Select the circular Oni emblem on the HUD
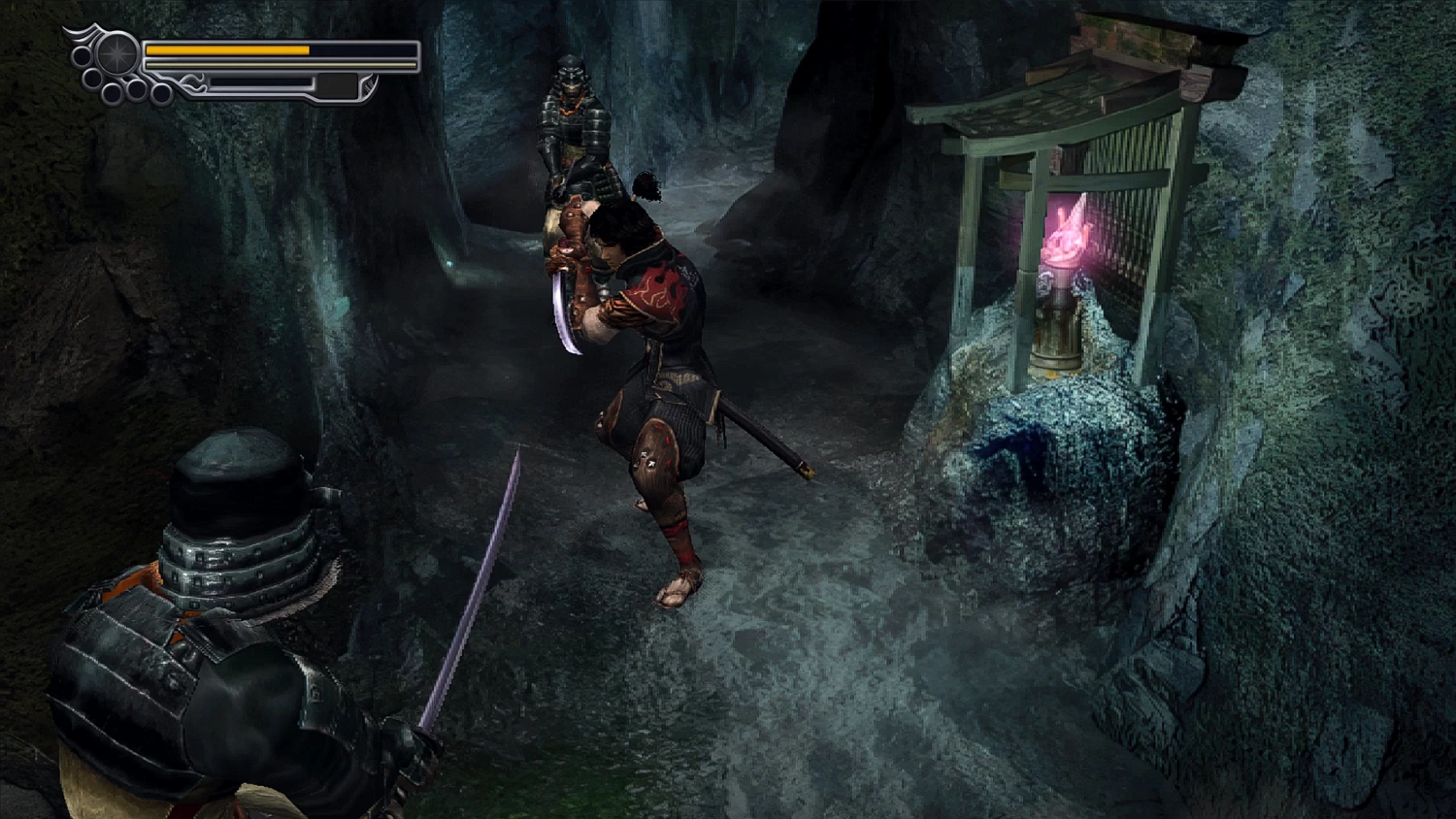 tap(116, 53)
